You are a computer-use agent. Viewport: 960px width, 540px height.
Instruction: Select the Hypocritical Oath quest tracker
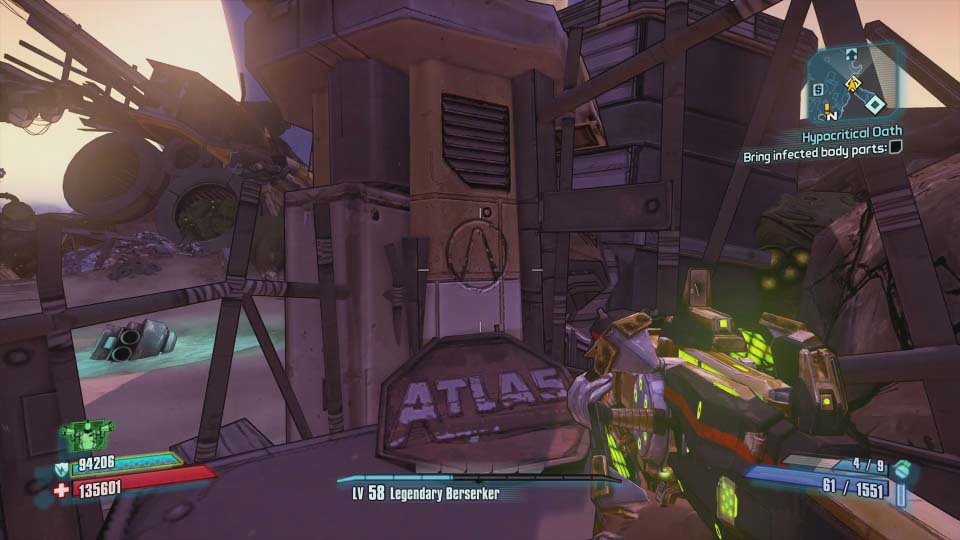coord(851,131)
